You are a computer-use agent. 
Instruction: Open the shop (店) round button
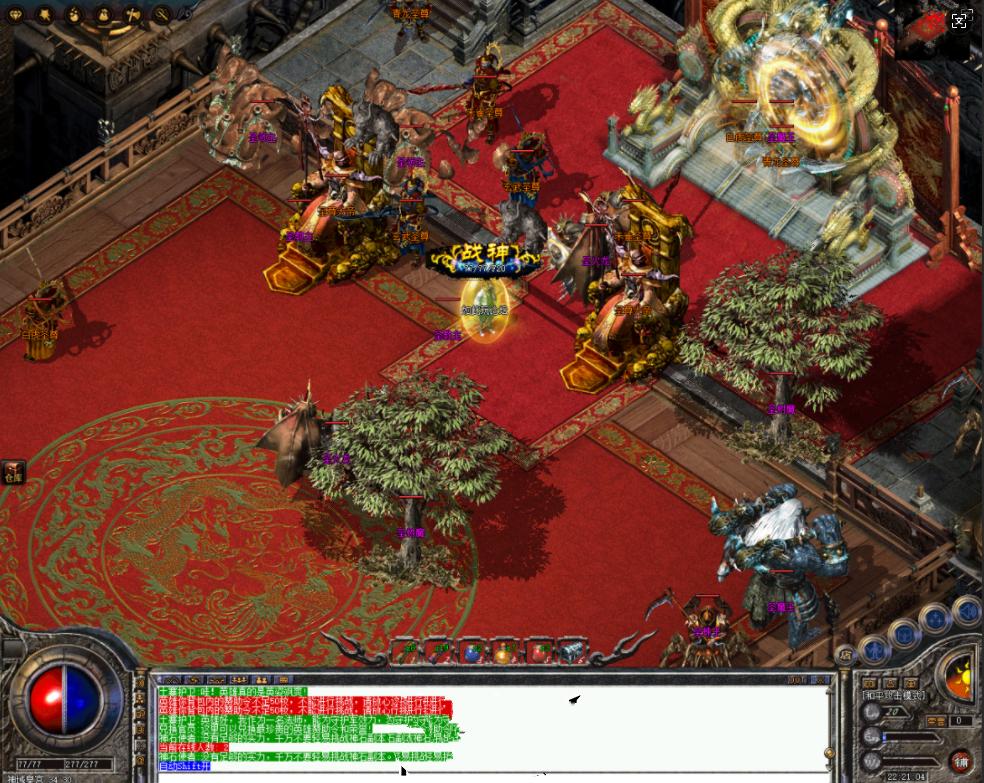pos(844,654)
